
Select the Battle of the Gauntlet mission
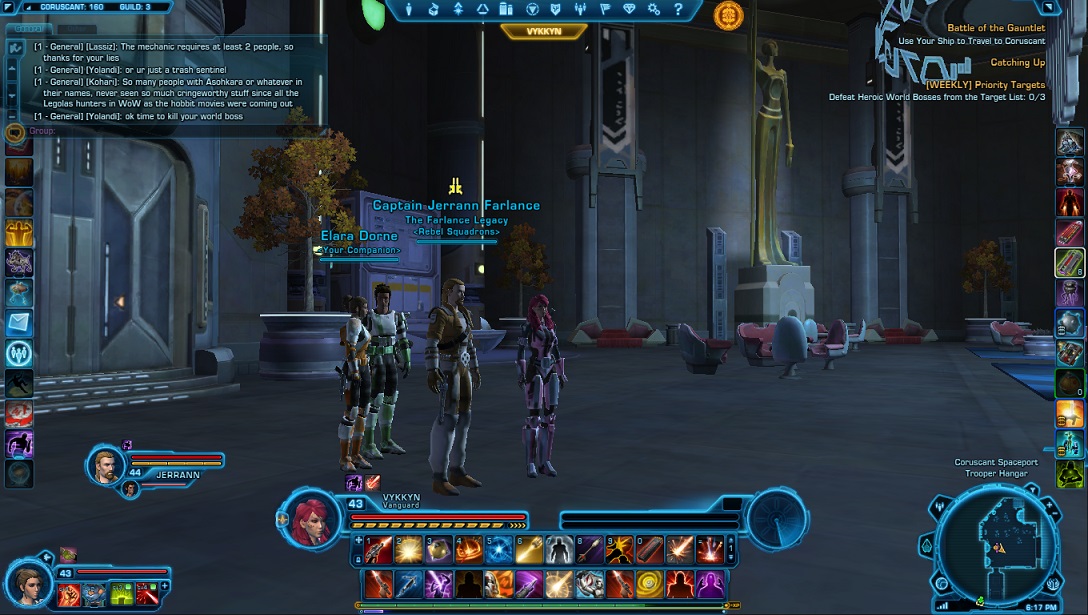pos(995,28)
